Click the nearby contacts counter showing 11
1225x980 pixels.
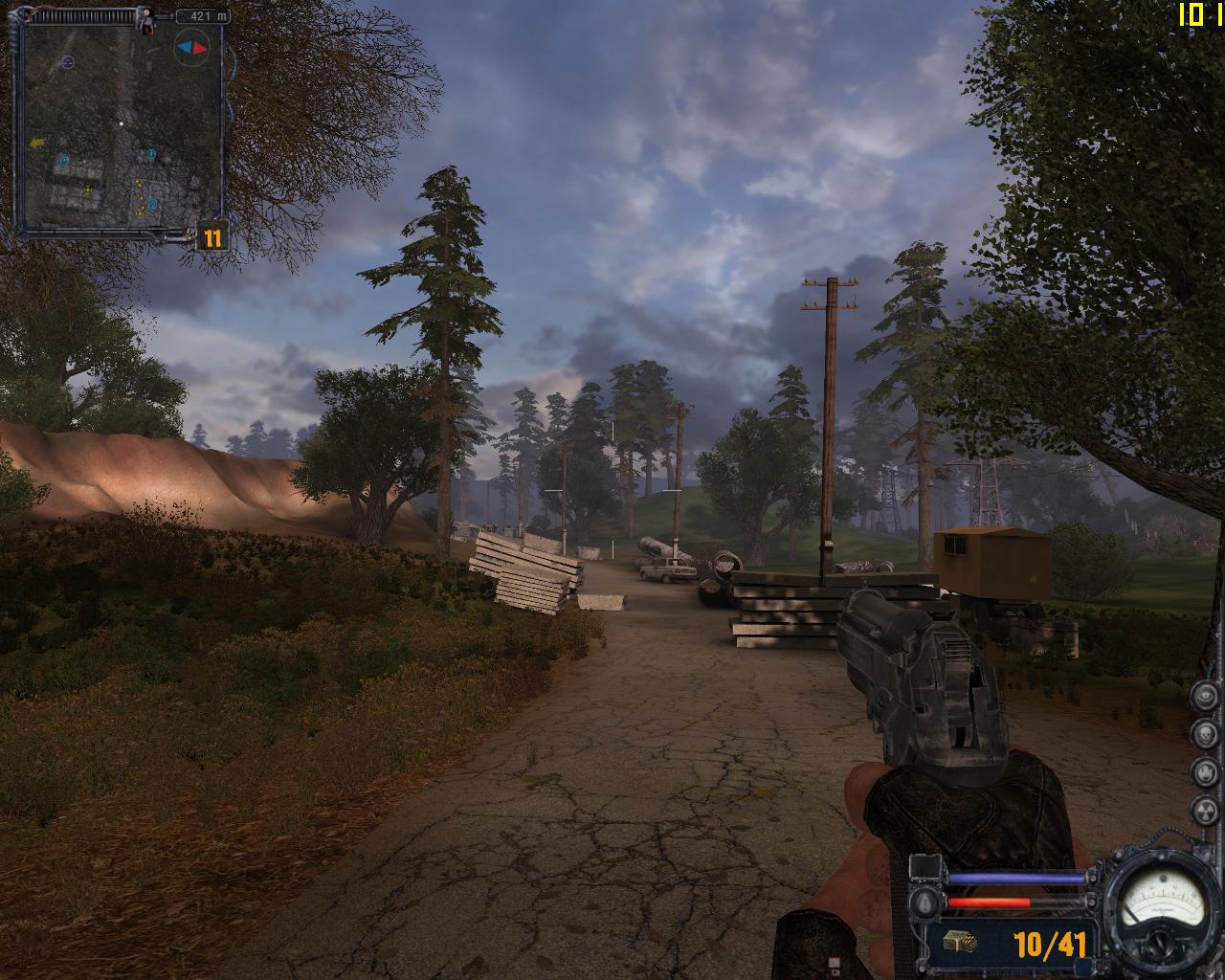[212, 237]
